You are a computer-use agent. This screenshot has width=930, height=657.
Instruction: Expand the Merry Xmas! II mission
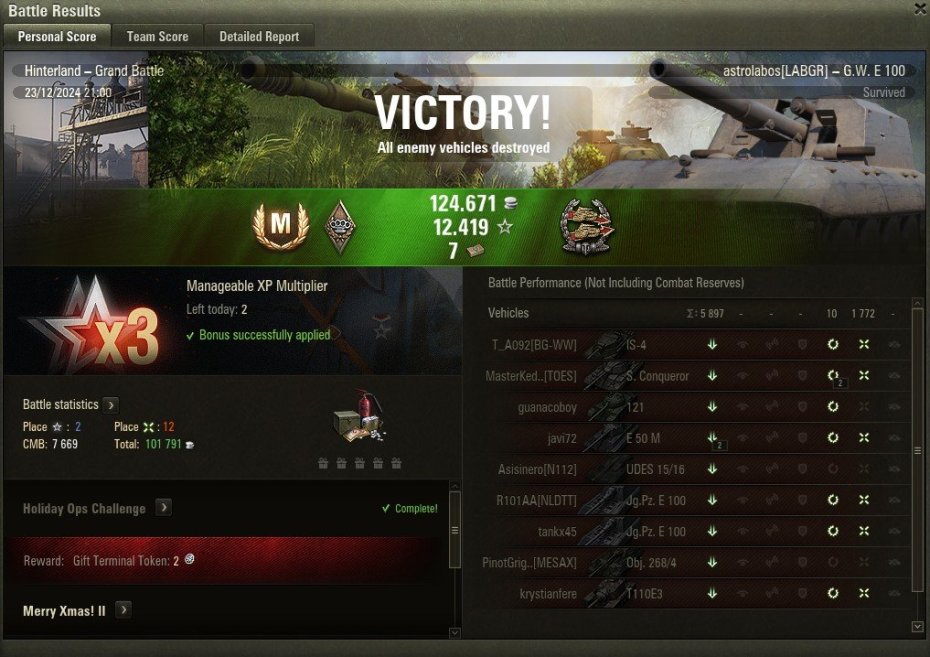click(123, 610)
